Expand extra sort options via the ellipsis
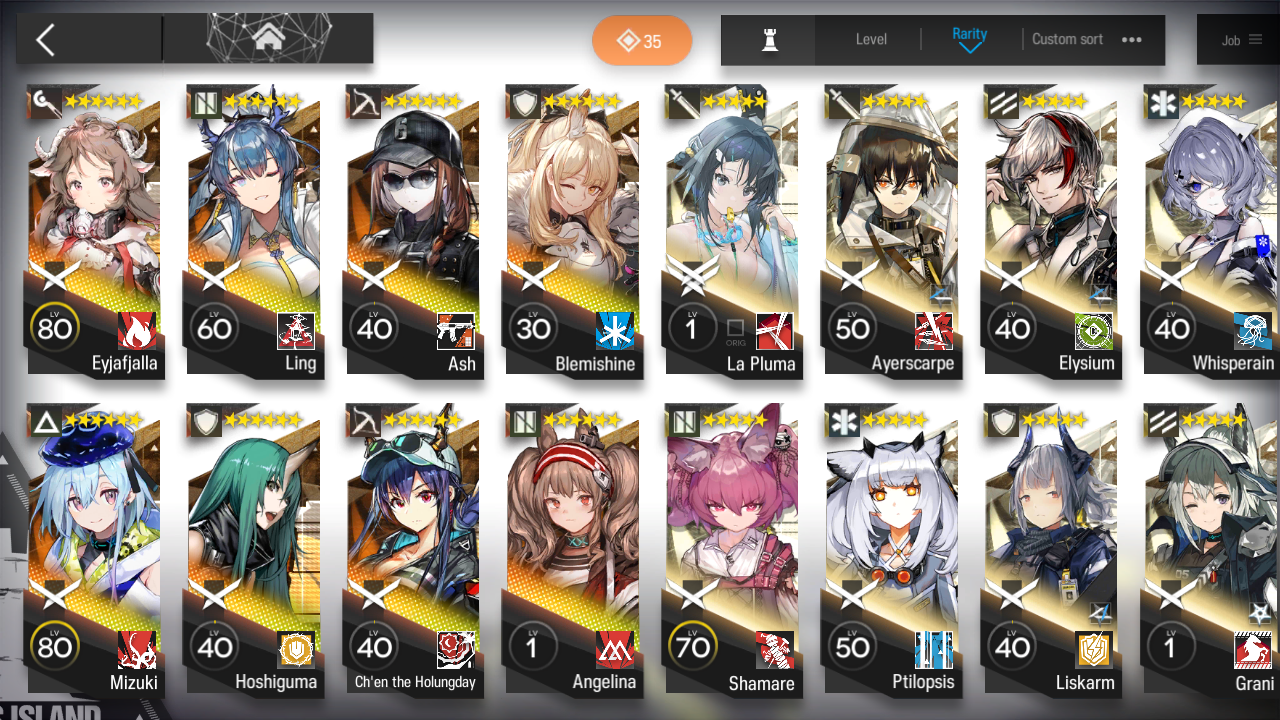The height and width of the screenshot is (720, 1280). (x=1131, y=39)
